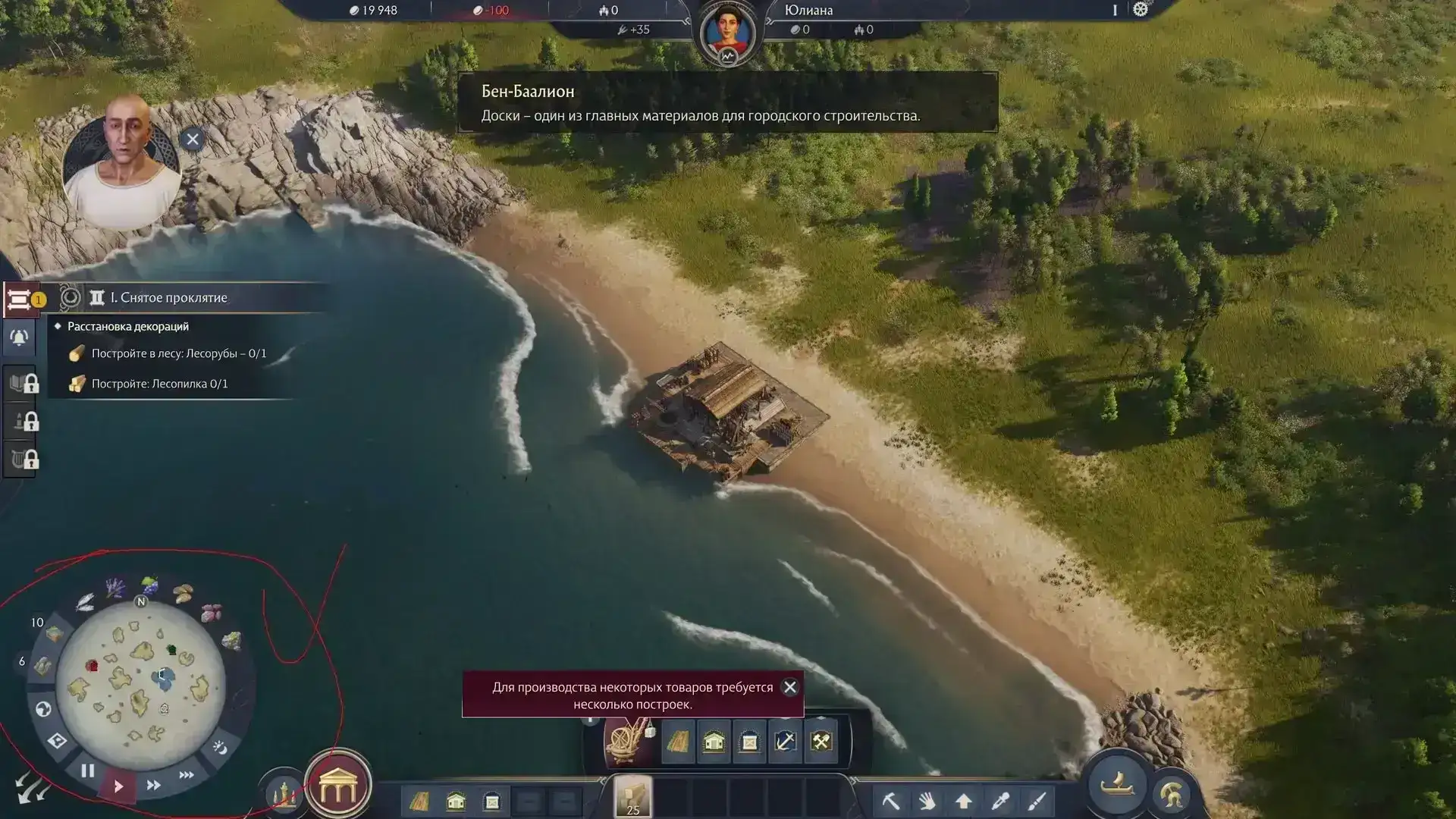This screenshot has width=1456, height=819.
Task: Set game speed to triple fast-forward
Action: (186, 775)
